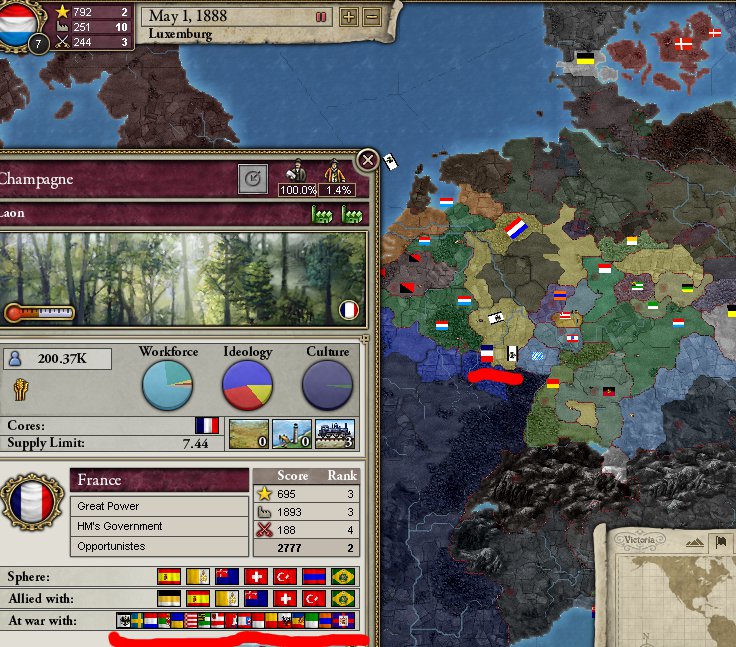Select the terrain map mode mountain icon
736x647 pixels.
tap(693, 541)
